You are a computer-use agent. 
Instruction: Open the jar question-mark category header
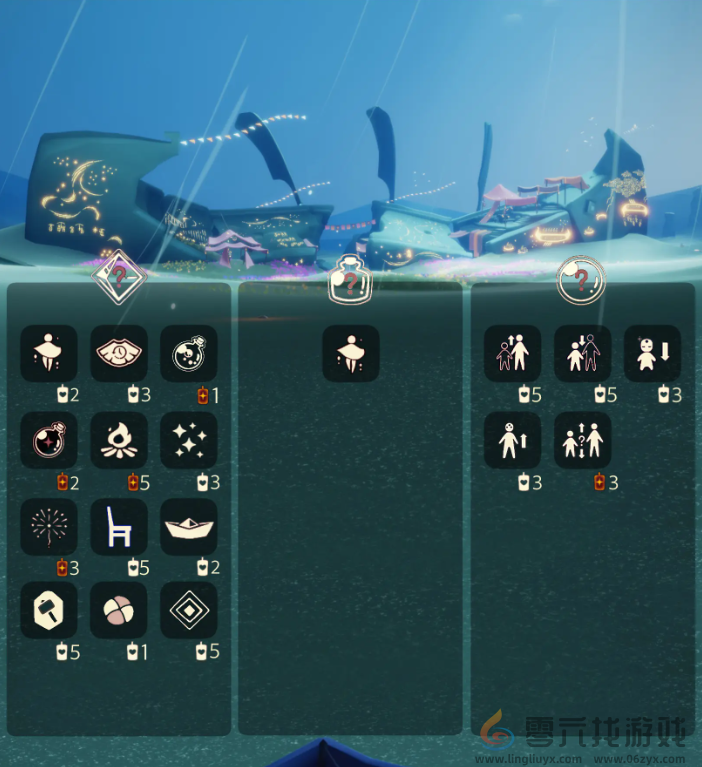point(350,280)
